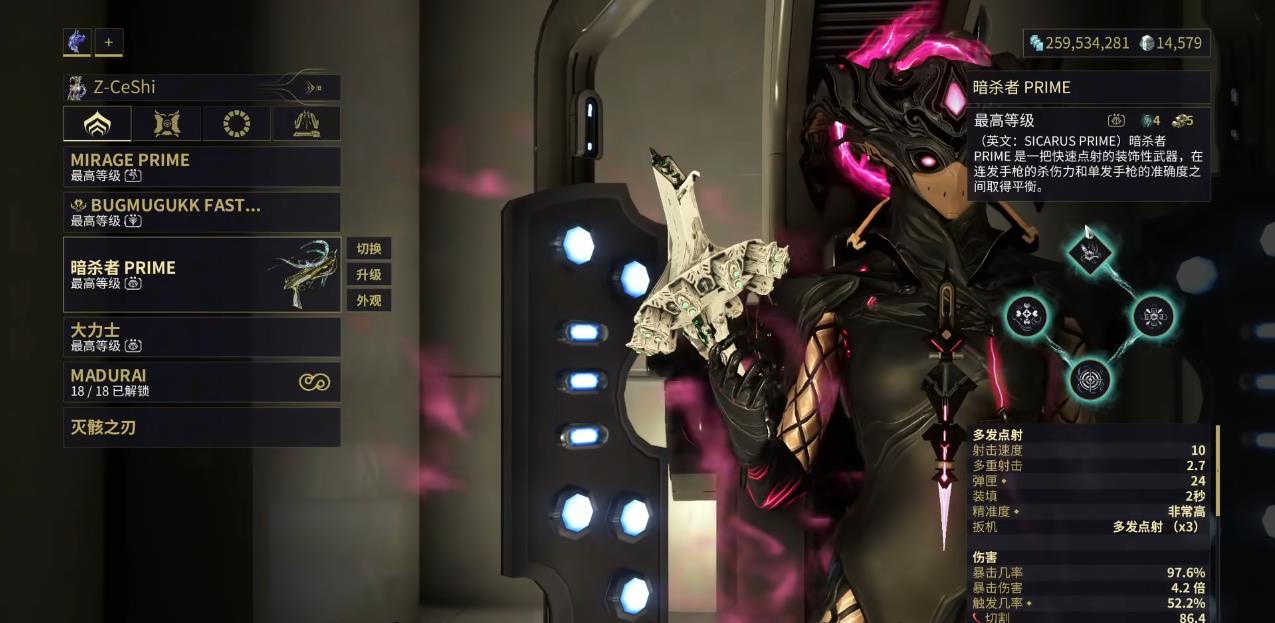This screenshot has height=623, width=1275.
Task: Select the 灭骸之刃 row
Action: pyautogui.click(x=201, y=427)
